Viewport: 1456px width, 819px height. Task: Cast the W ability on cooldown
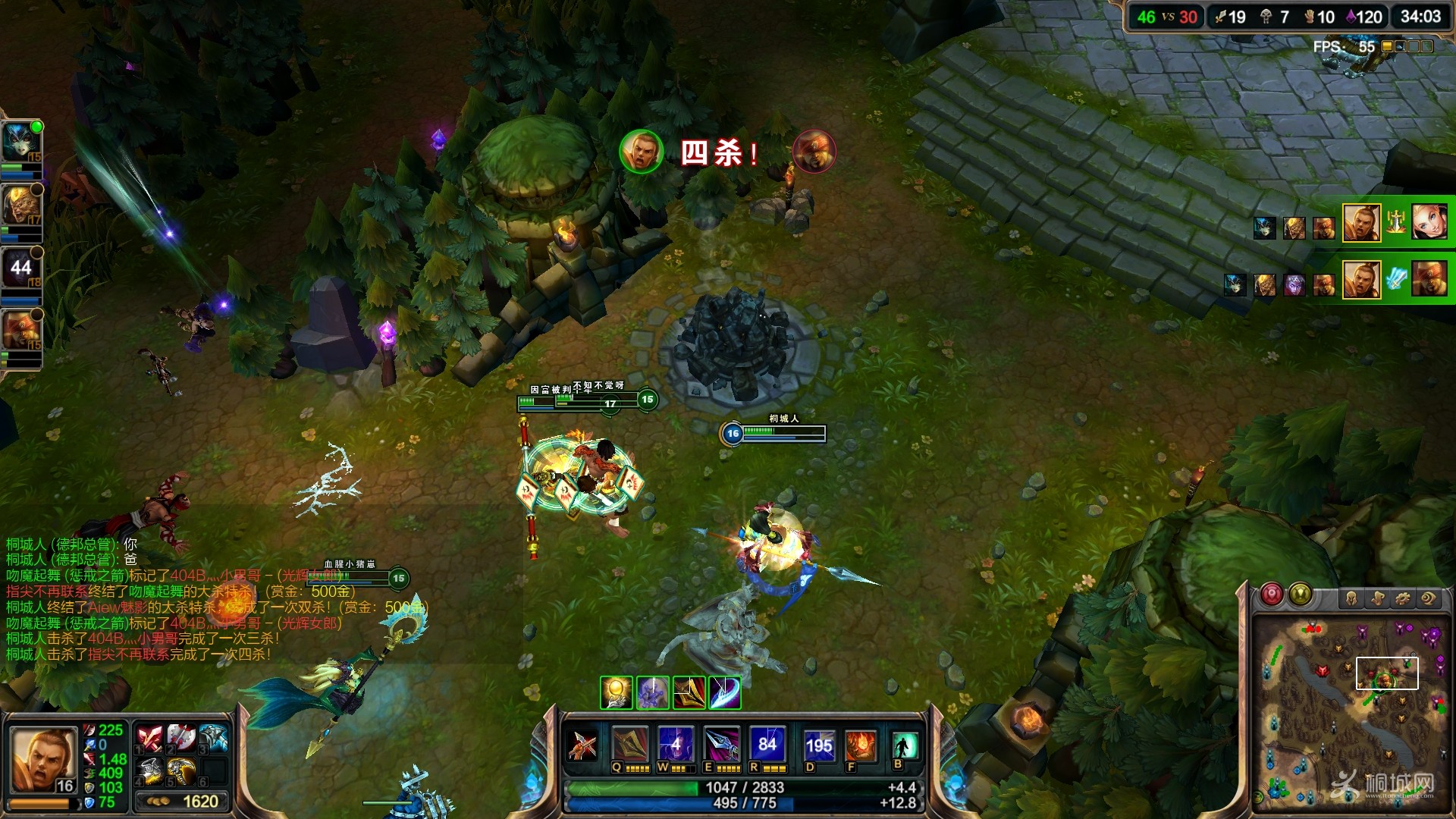(676, 745)
